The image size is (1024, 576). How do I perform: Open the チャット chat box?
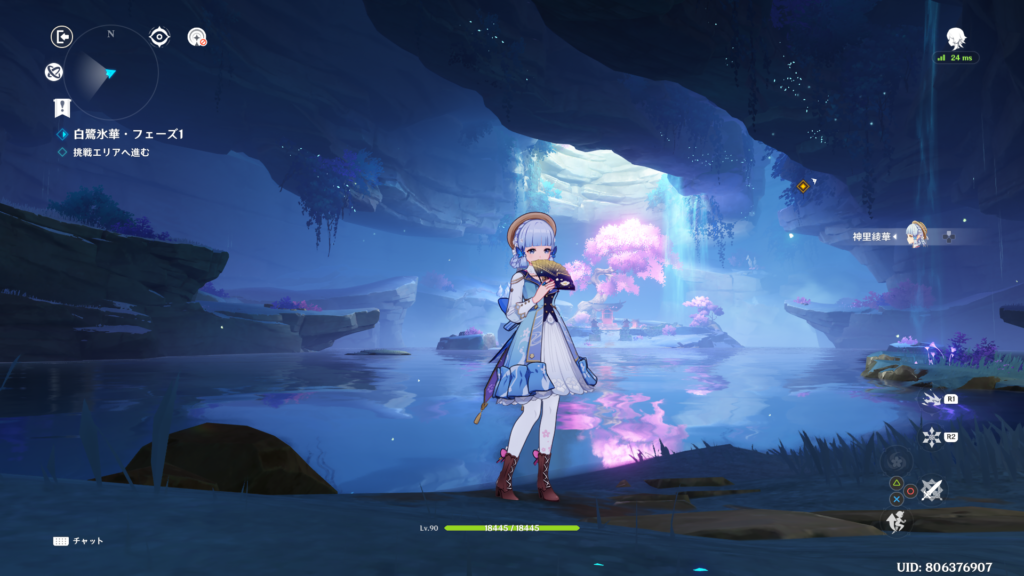(78, 541)
